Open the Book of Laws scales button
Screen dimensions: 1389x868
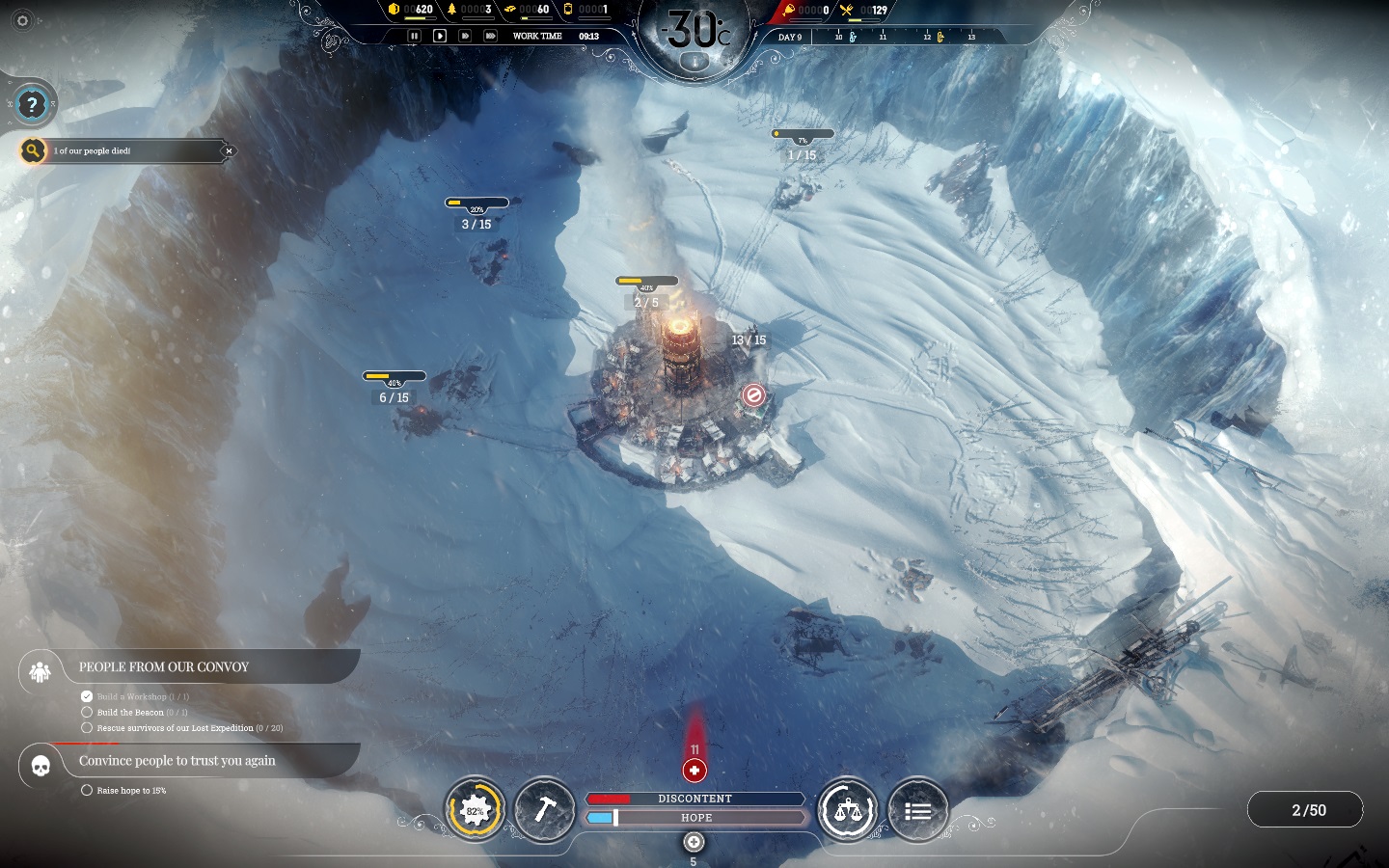847,810
